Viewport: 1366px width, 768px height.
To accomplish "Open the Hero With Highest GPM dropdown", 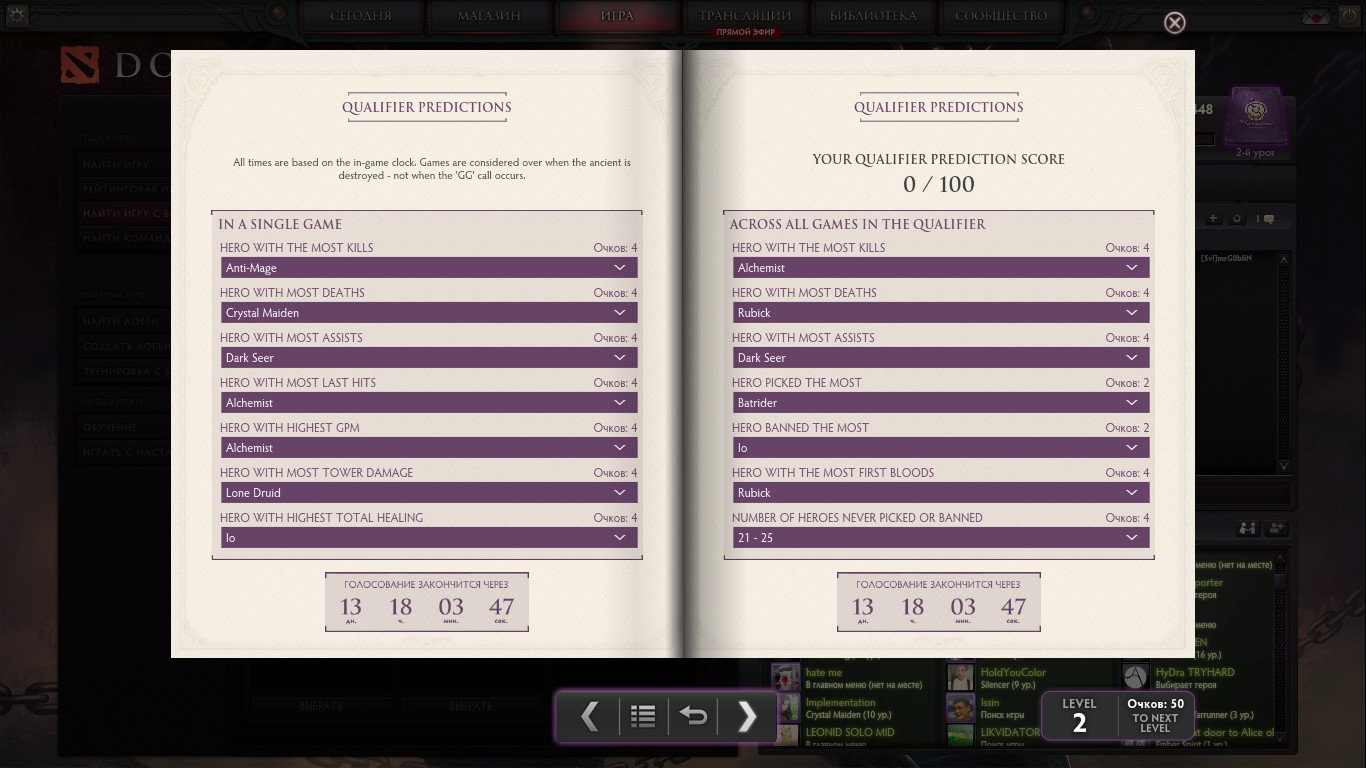I will point(428,448).
